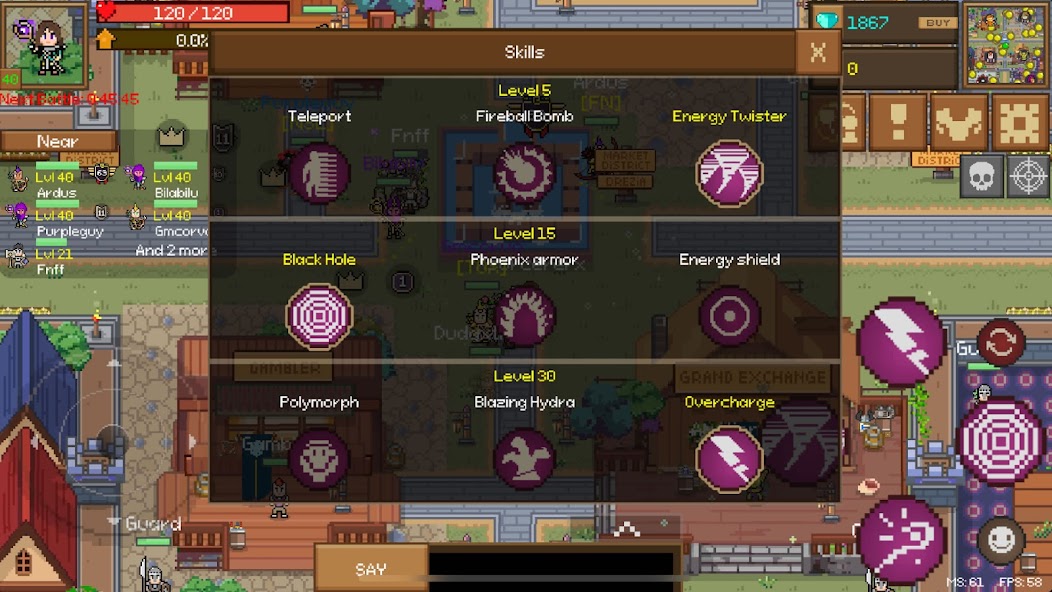Viewport: 1052px width, 592px height.
Task: Close the Skills window
Action: [x=817, y=53]
